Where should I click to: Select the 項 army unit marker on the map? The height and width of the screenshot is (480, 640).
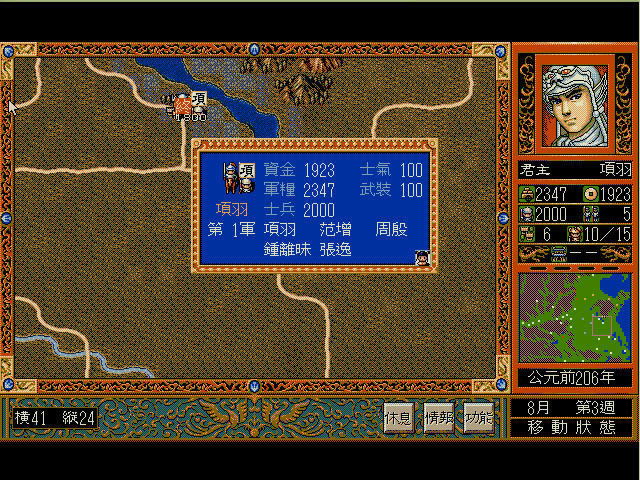pos(186,102)
